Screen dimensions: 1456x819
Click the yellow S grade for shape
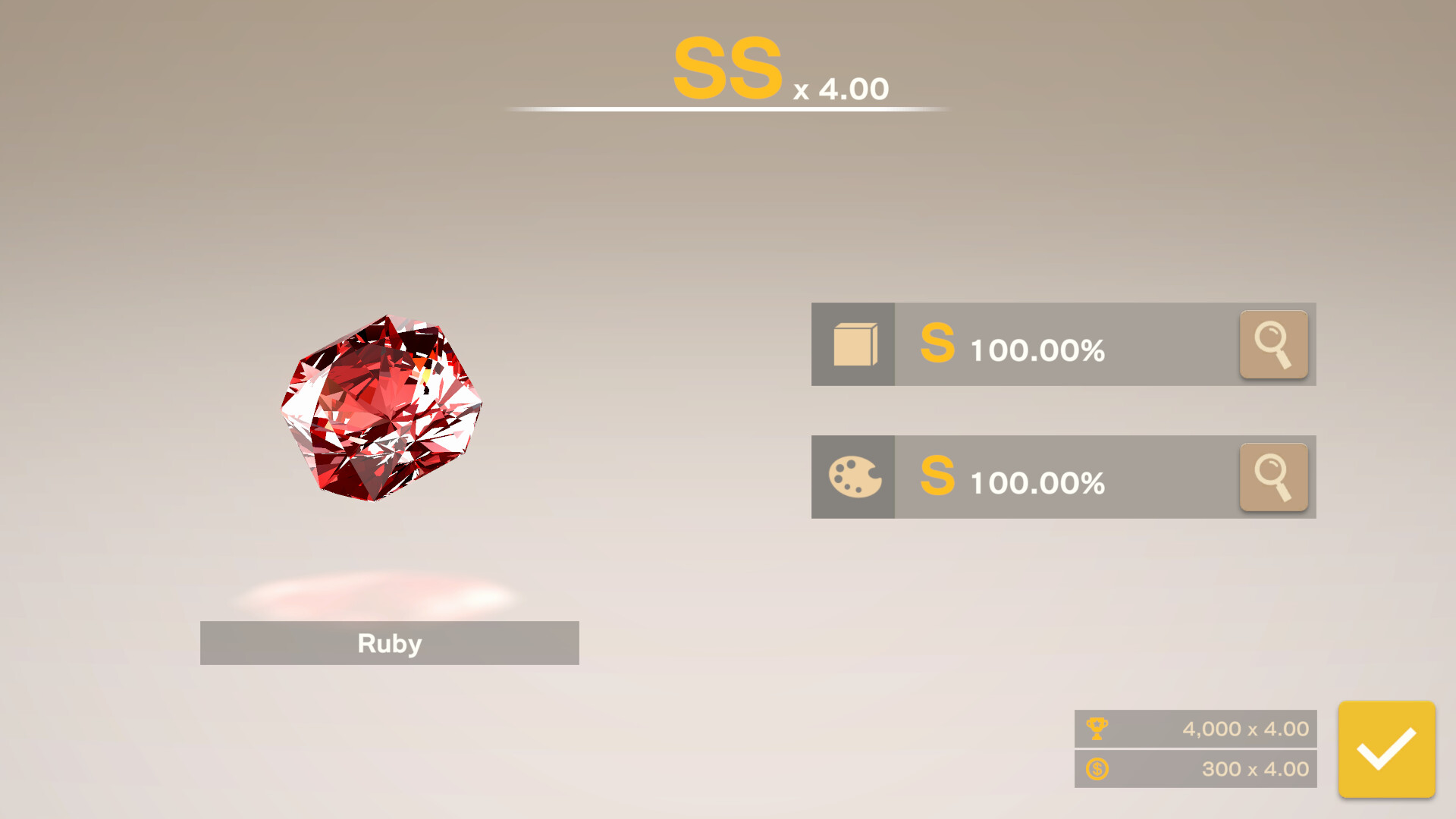tap(937, 347)
